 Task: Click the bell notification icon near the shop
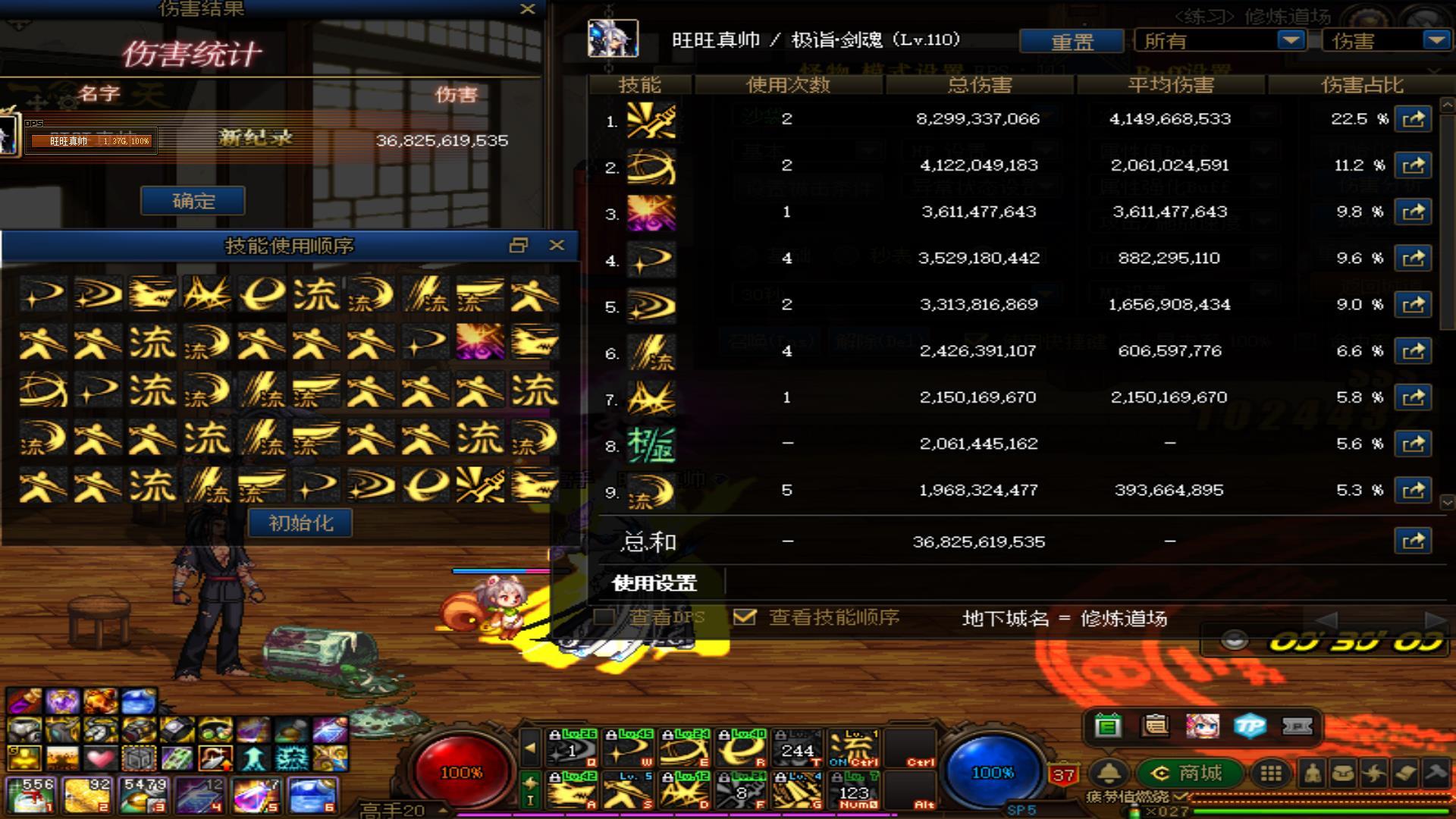click(1107, 773)
